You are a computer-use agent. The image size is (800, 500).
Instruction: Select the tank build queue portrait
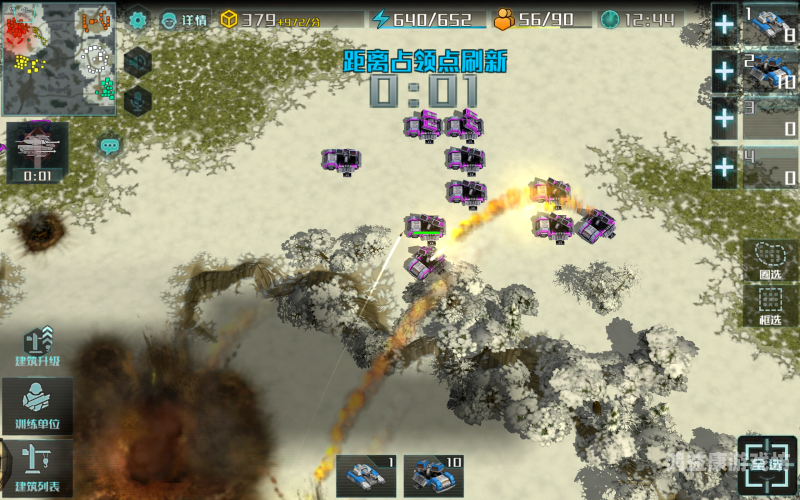coord(37,152)
